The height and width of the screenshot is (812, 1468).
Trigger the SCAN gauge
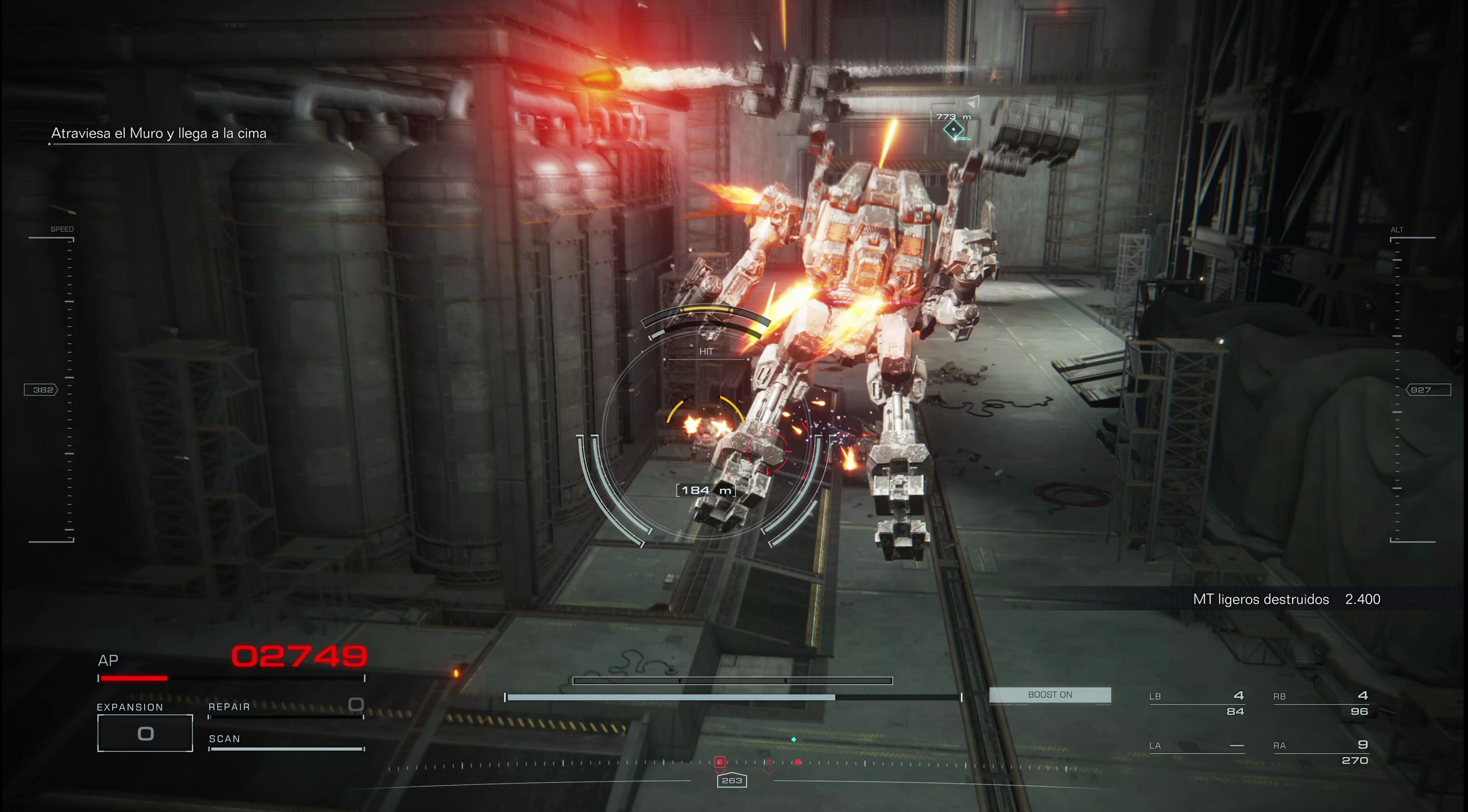(286, 743)
